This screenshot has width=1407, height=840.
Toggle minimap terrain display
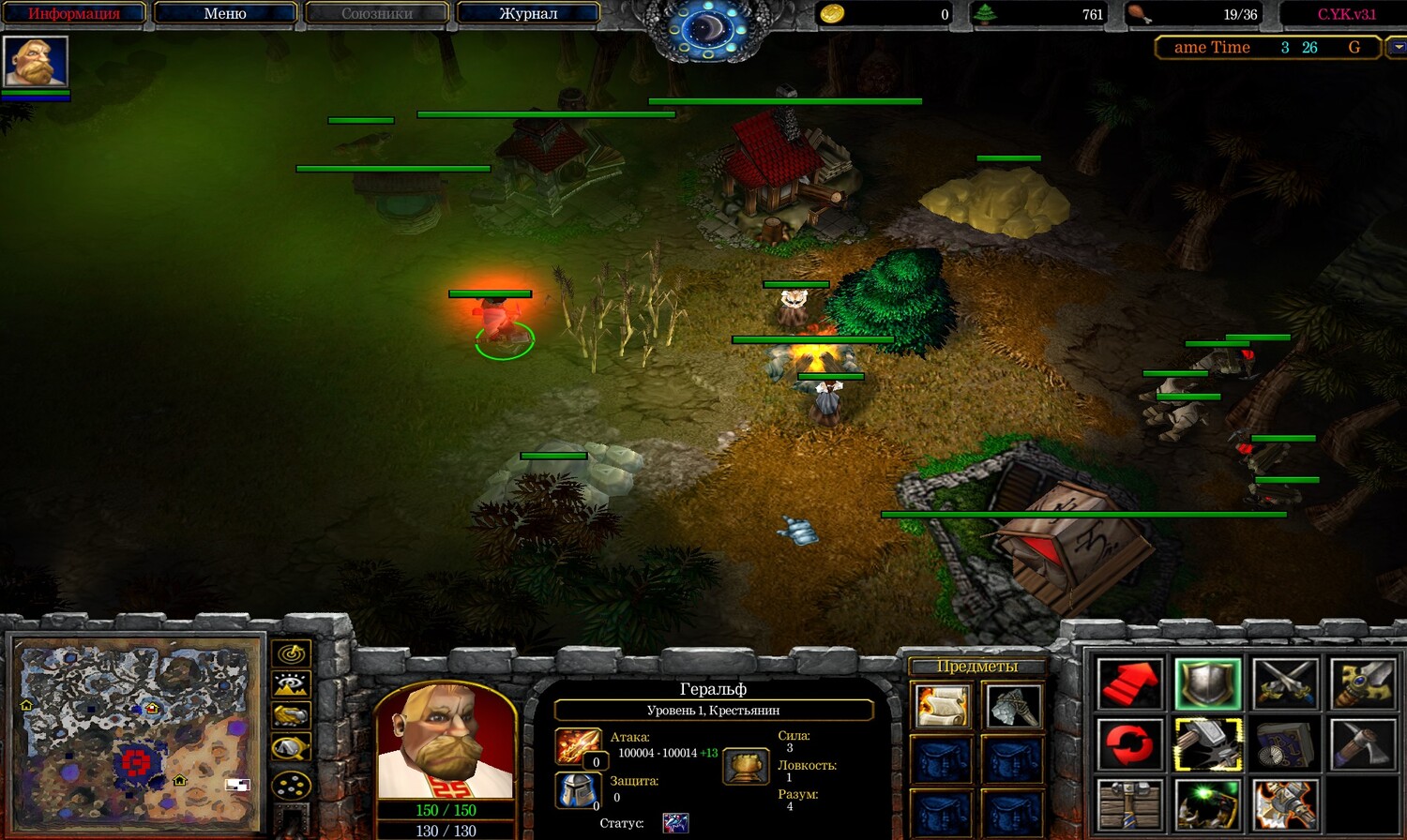point(291,684)
